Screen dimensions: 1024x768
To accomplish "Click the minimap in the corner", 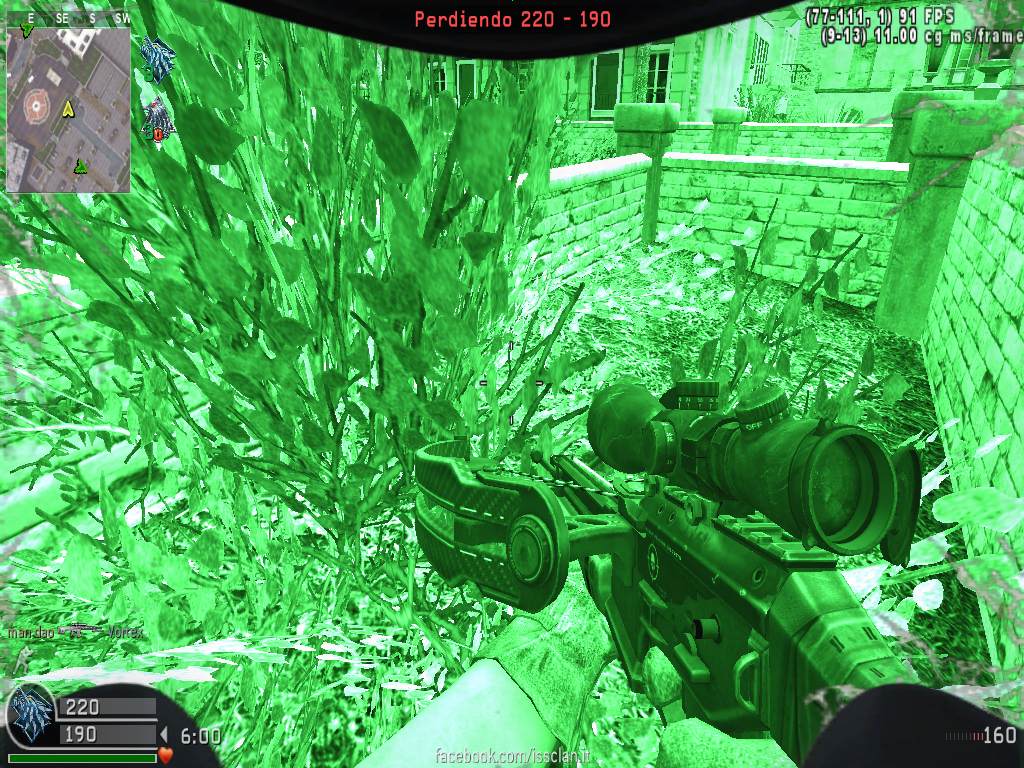I will click(68, 108).
